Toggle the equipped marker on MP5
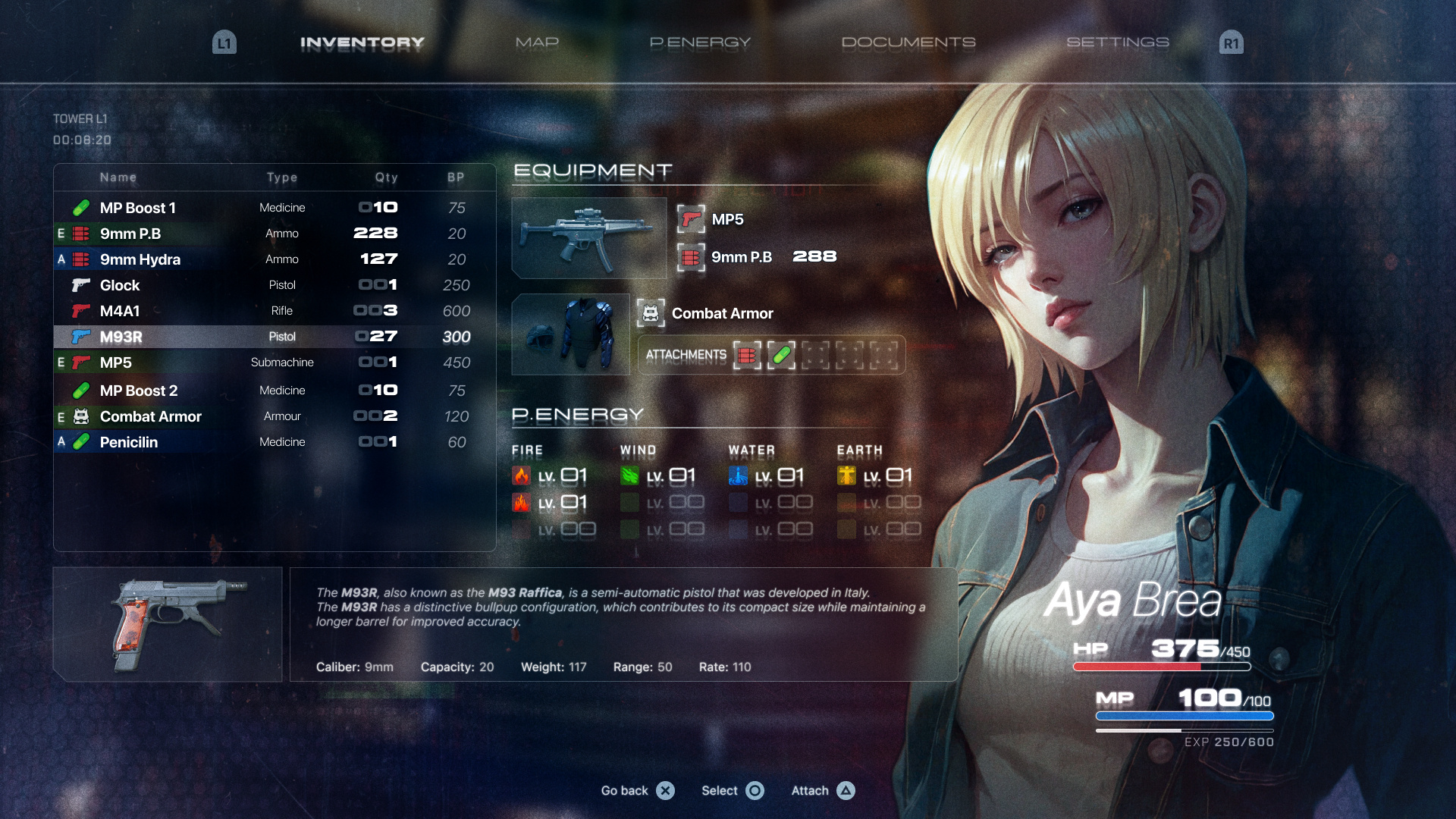This screenshot has width=1456, height=819. (x=61, y=362)
